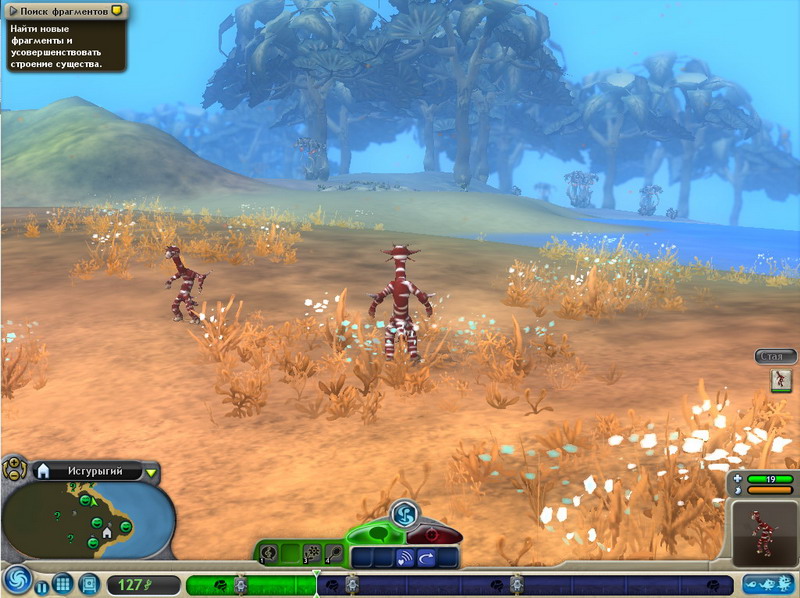Viewport: 800px width, 598px height.
Task: Click the Стая pack label
Action: 775,356
